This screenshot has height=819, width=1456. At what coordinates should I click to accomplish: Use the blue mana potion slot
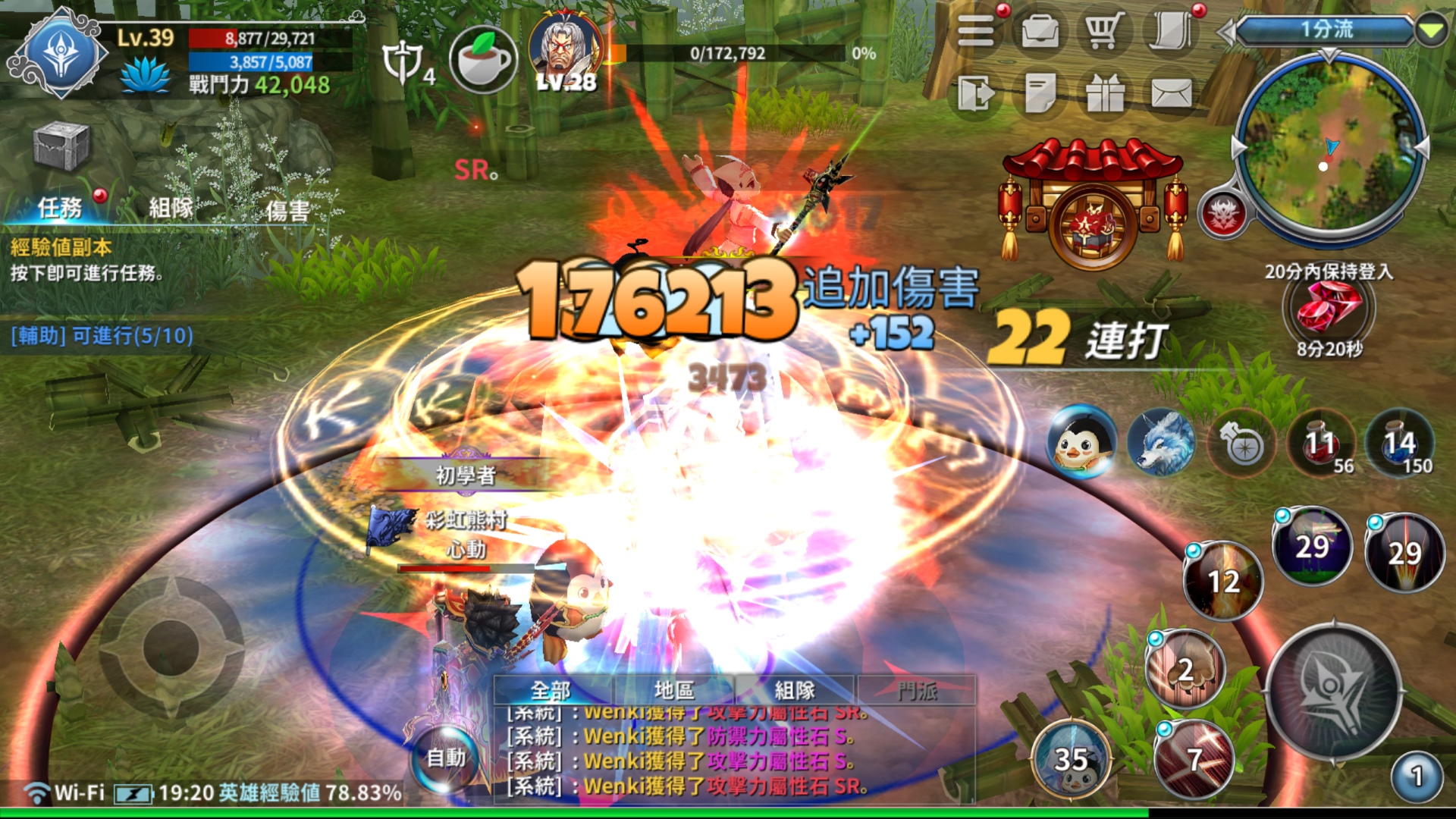coord(1400,444)
